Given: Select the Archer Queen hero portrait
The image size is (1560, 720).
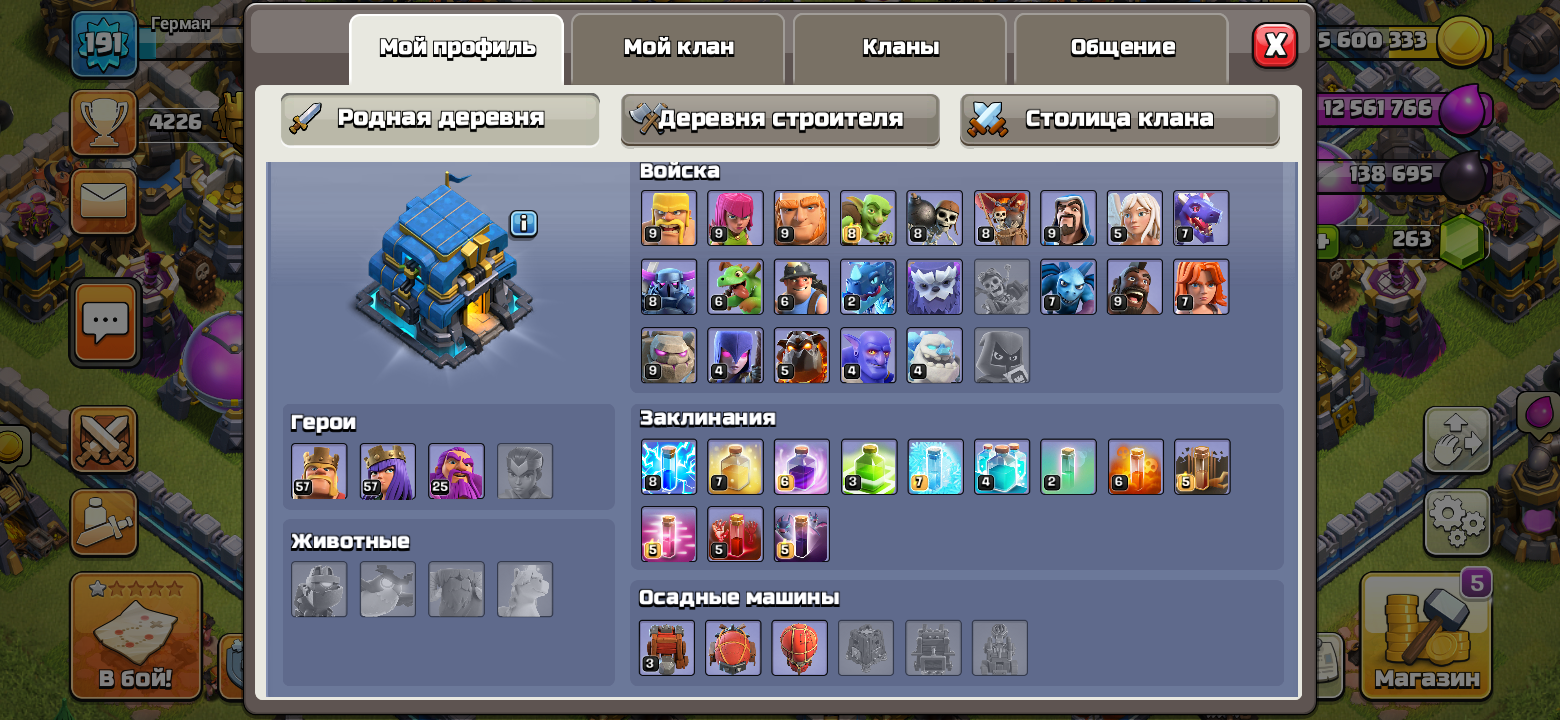Looking at the screenshot, I should pyautogui.click(x=388, y=471).
